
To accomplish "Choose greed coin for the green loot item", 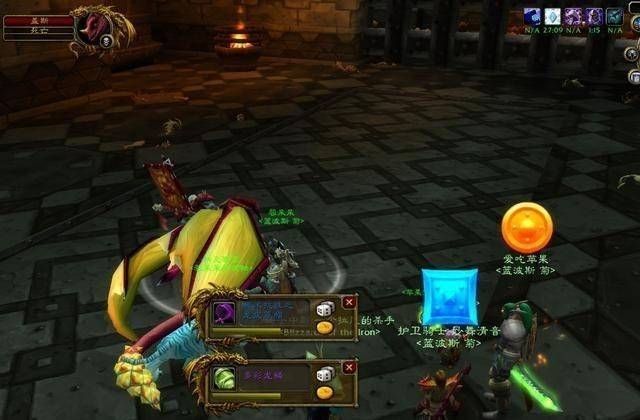I will point(325,392).
